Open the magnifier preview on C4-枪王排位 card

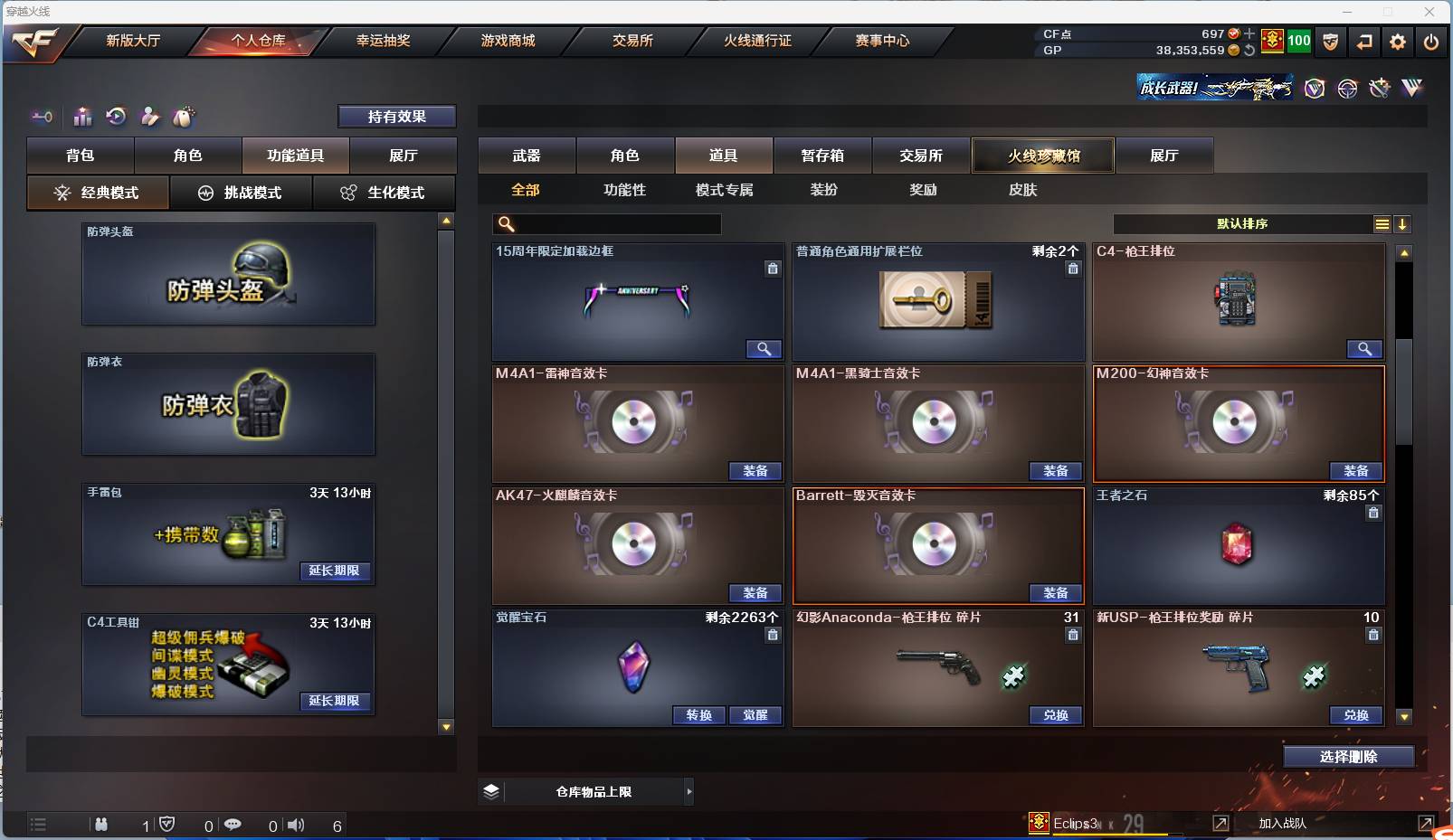point(1366,349)
